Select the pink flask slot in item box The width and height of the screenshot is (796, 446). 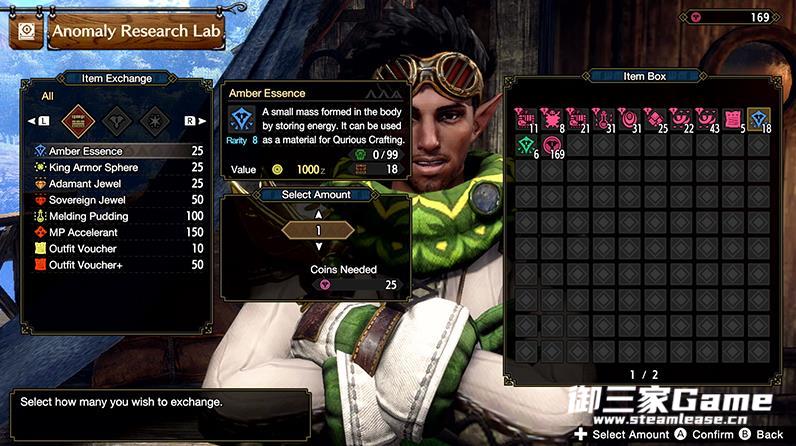coord(604,119)
